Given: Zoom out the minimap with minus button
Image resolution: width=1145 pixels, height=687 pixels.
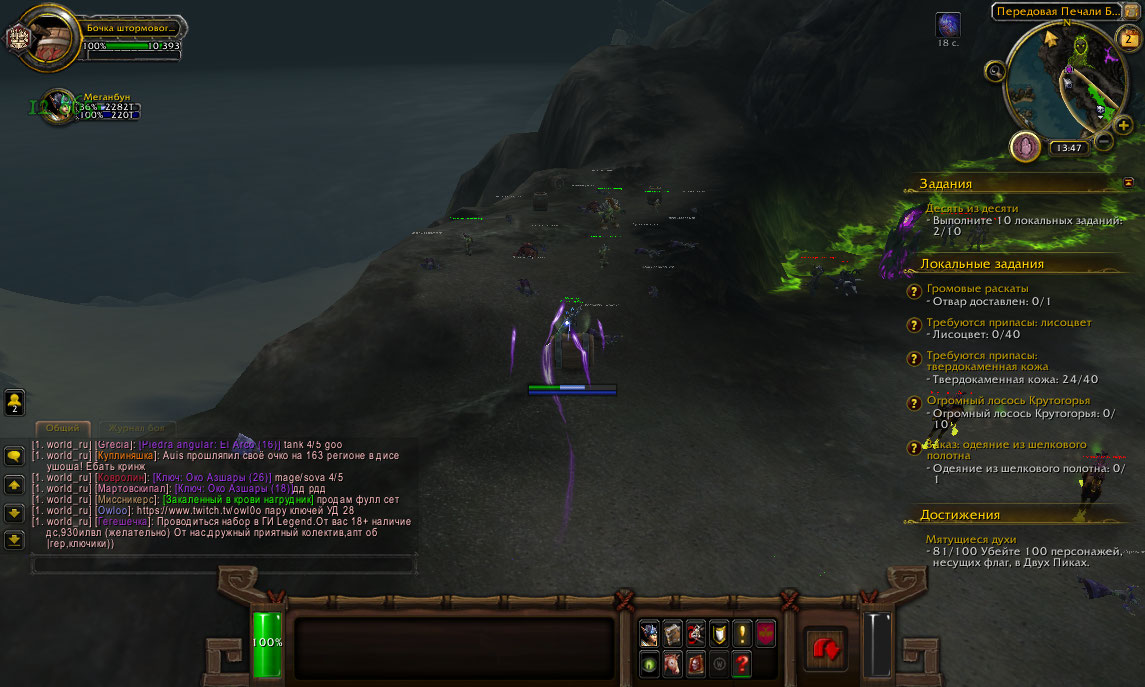Looking at the screenshot, I should pyautogui.click(x=1104, y=141).
